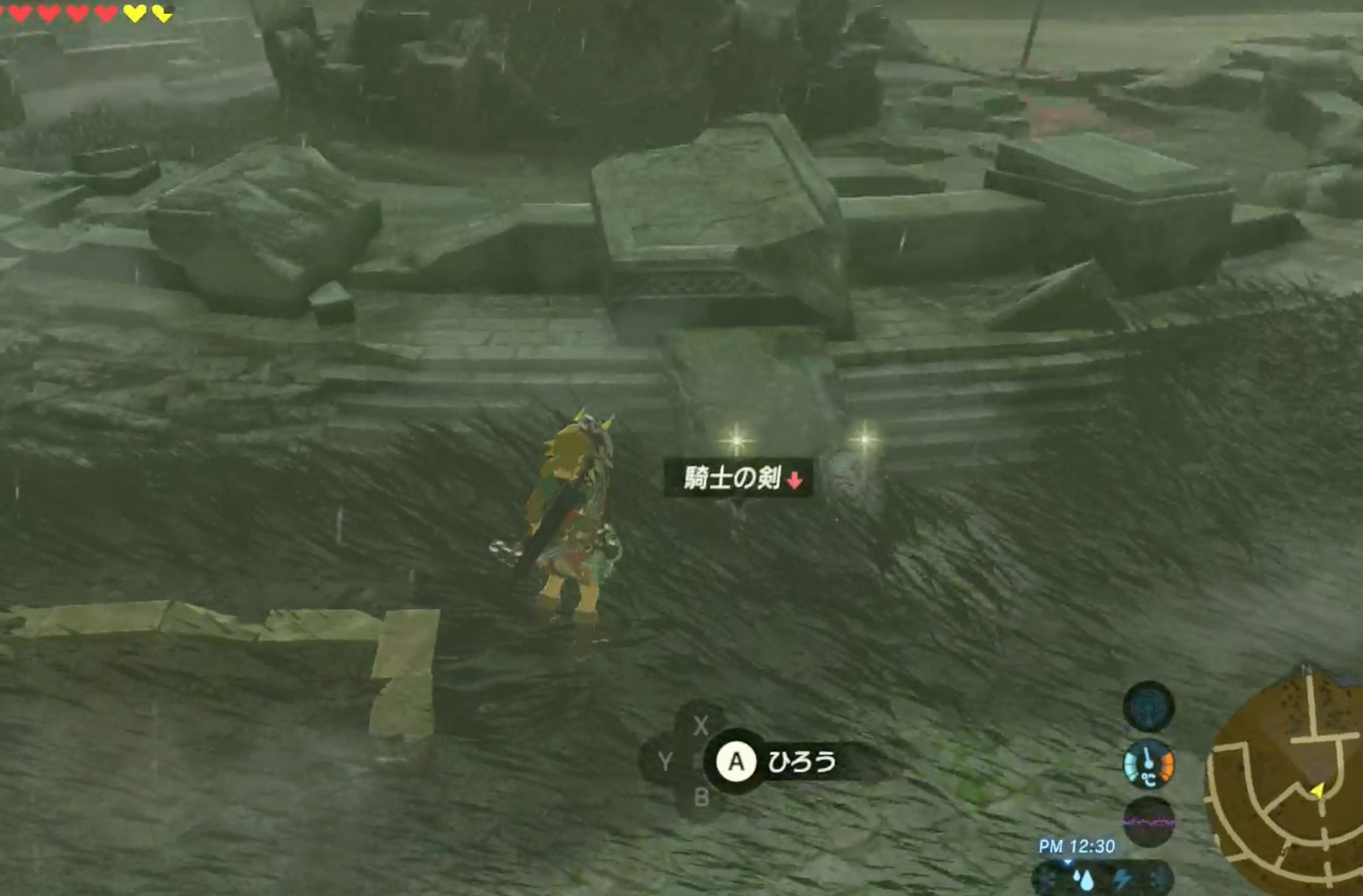Toggle the last partial yellow heart
This screenshot has width=1363, height=896.
pyautogui.click(x=162, y=13)
